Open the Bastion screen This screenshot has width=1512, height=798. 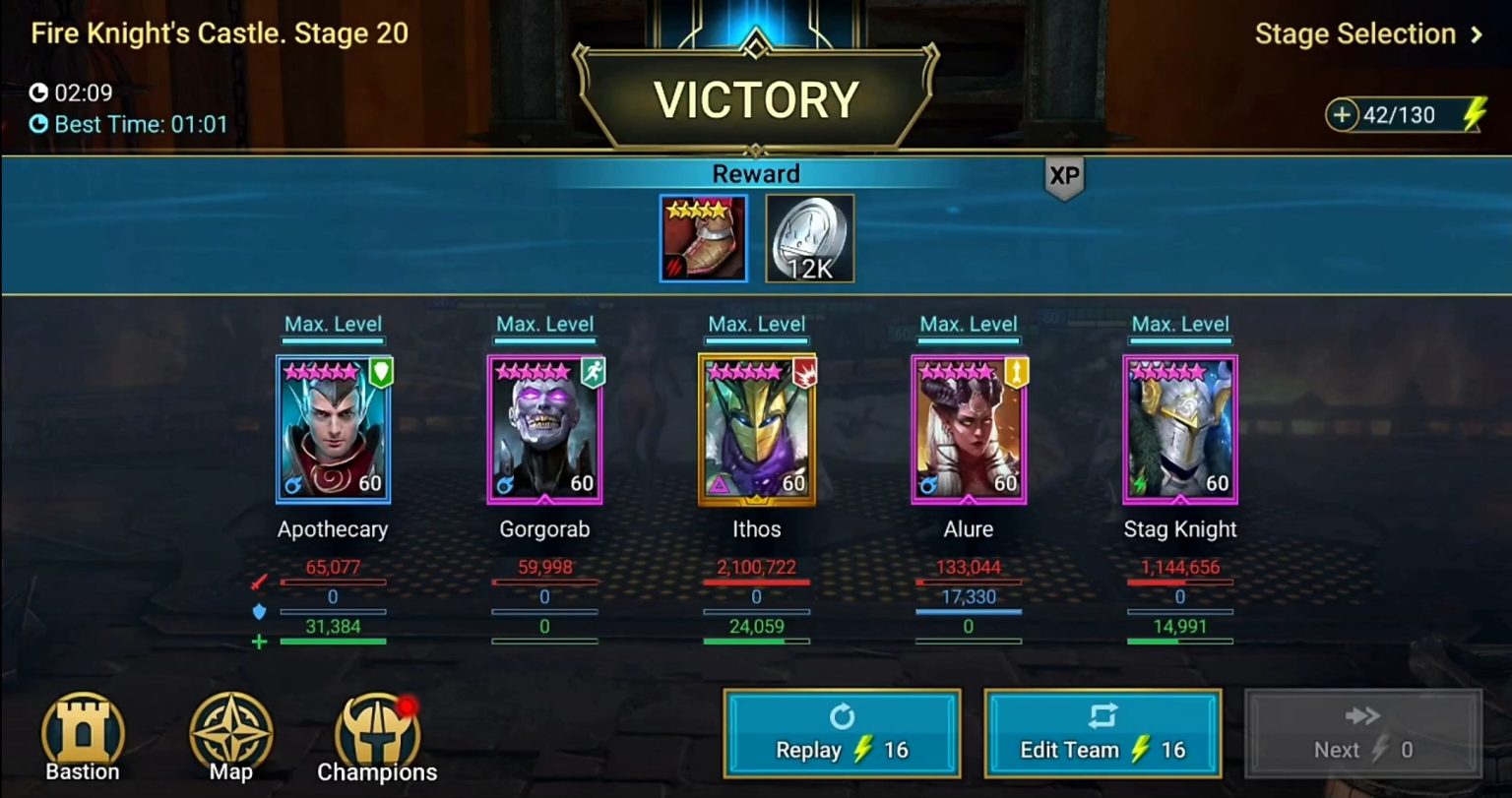[83, 730]
